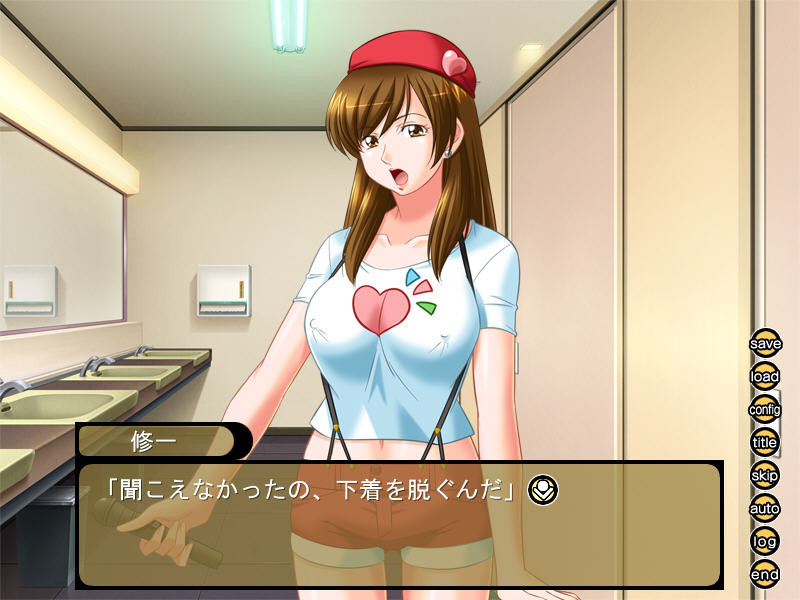Viewport: 800px width, 600px height.
Task: Open the load game menu
Action: click(x=765, y=377)
